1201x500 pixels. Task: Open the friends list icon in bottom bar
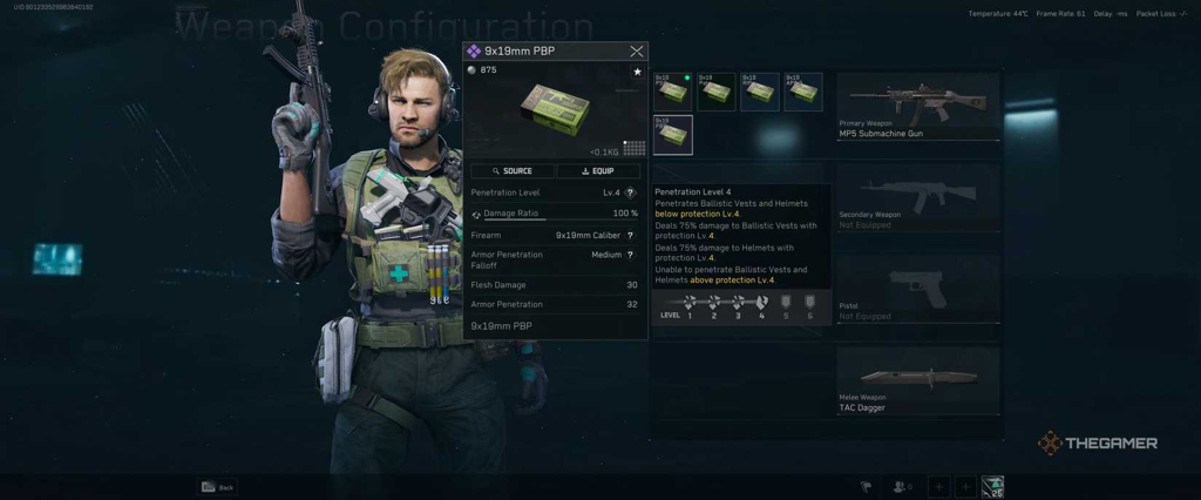click(902, 487)
